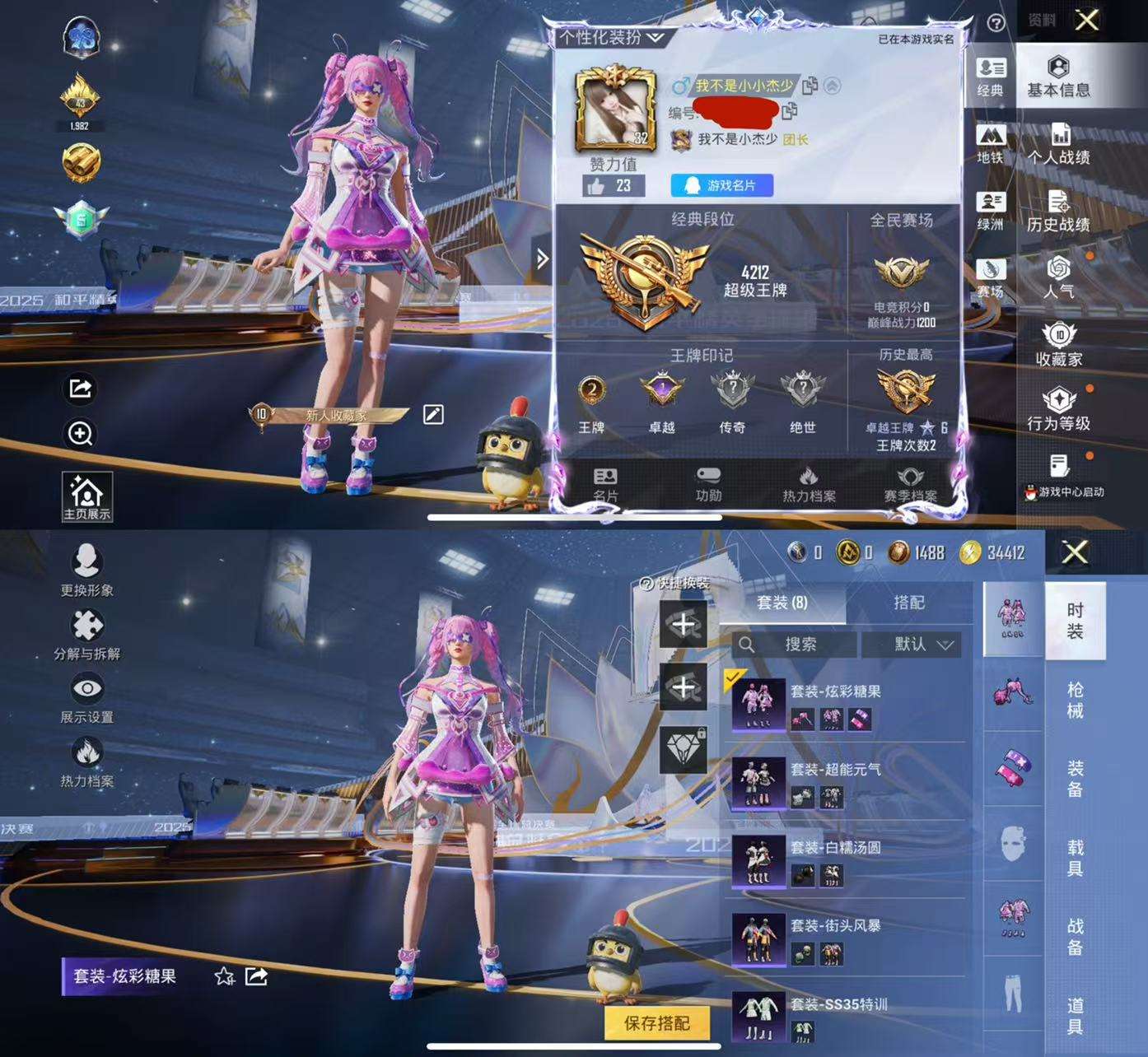This screenshot has height=1057, width=1148.
Task: Toggle favorite star for 炫彩糖果 outfit
Action: [223, 978]
